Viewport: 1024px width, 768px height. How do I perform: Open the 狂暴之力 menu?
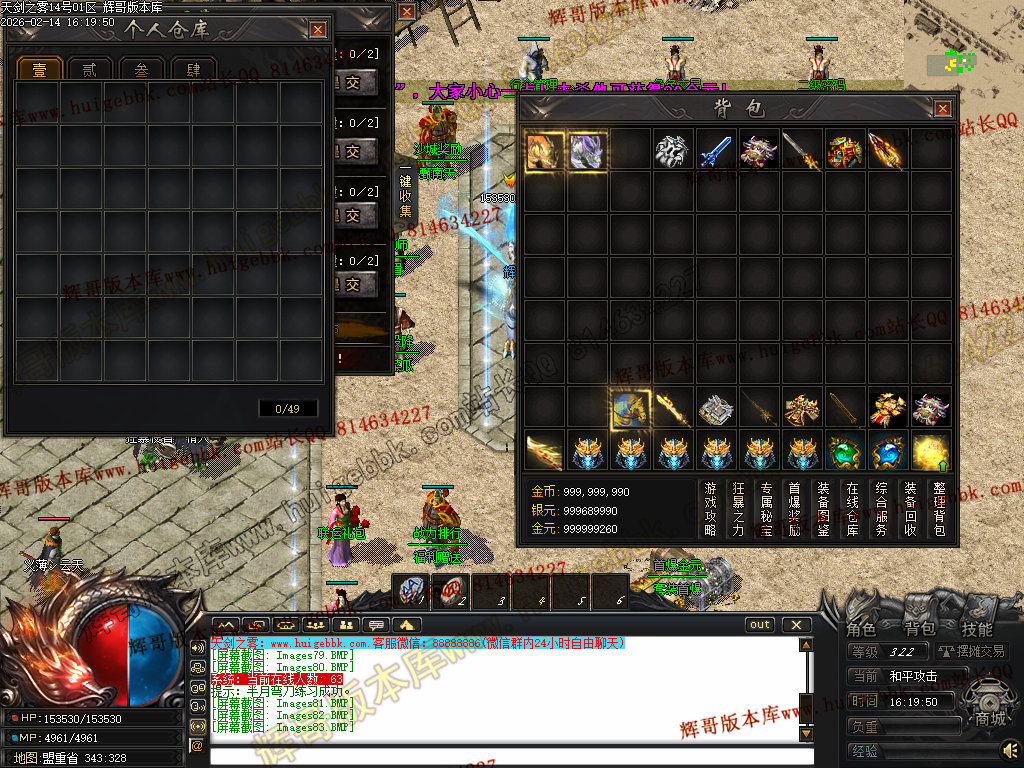[x=739, y=509]
